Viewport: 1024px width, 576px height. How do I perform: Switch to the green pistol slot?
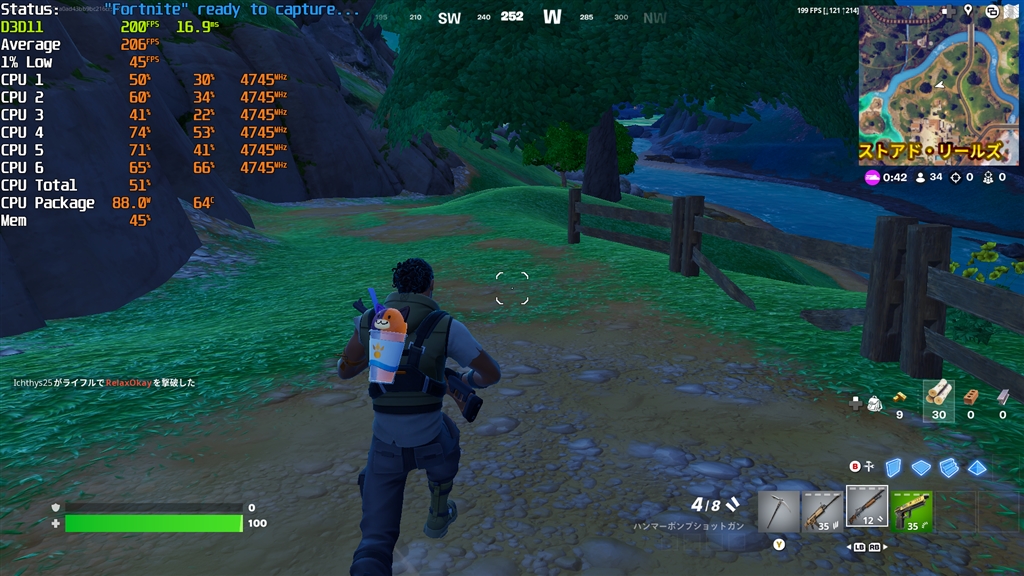(912, 509)
